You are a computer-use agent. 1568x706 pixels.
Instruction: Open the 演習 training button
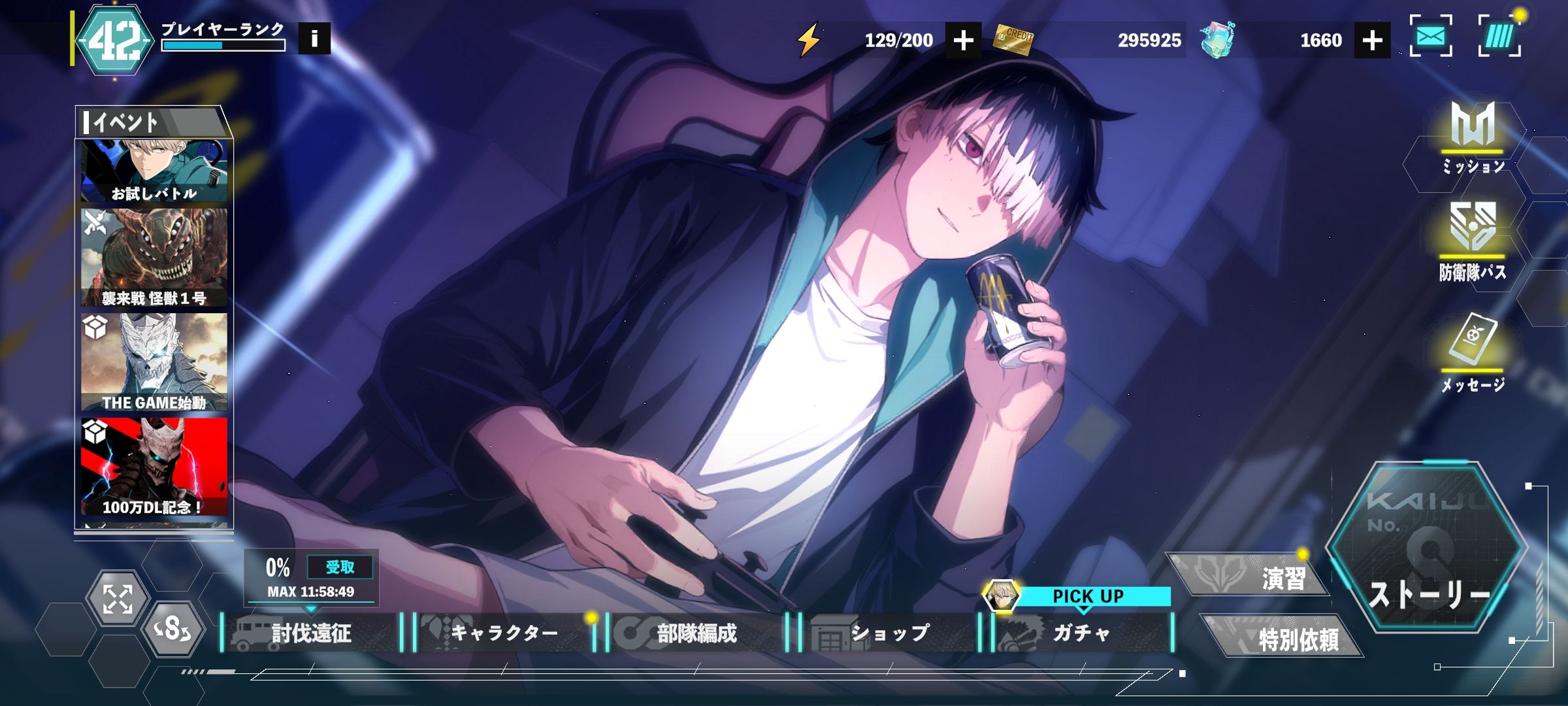[x=1249, y=577]
